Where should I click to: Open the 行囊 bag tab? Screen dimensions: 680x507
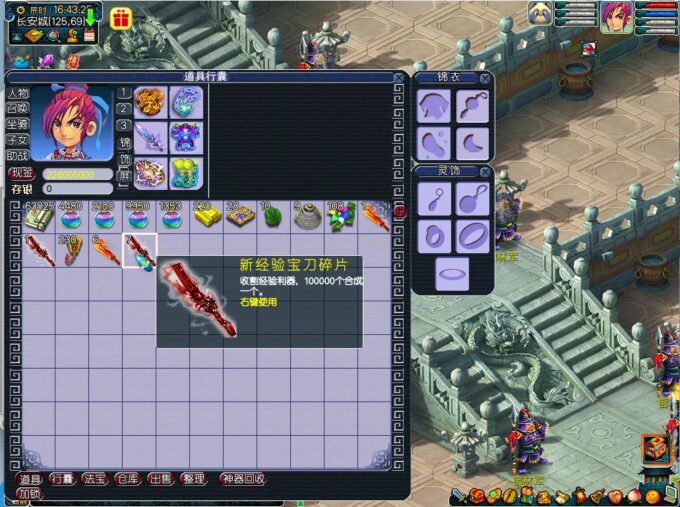62,479
